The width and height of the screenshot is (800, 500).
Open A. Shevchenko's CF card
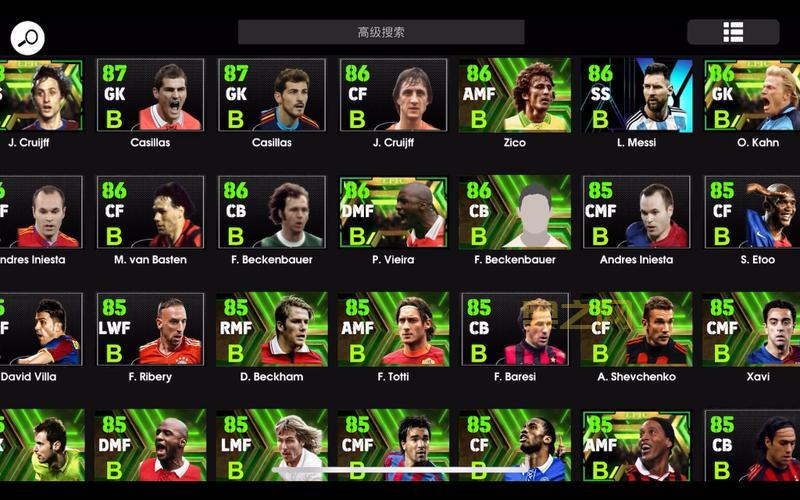(x=636, y=329)
